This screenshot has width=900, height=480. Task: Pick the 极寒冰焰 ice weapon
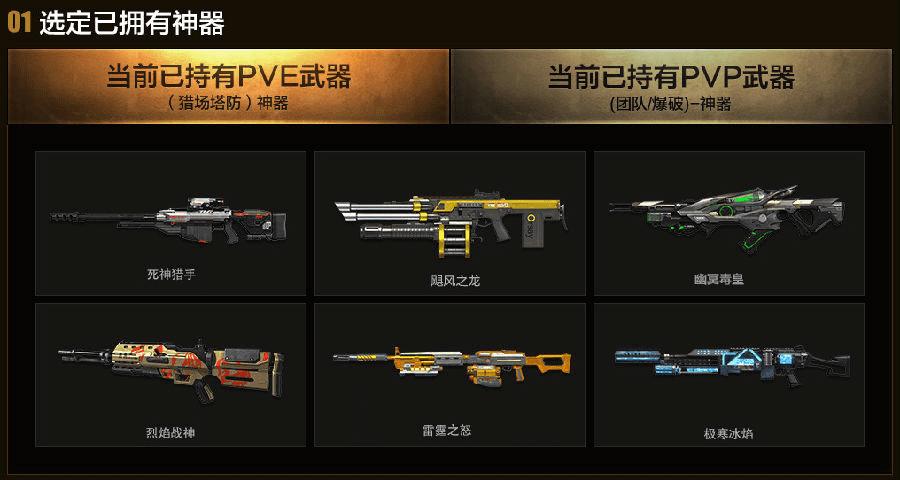click(729, 375)
